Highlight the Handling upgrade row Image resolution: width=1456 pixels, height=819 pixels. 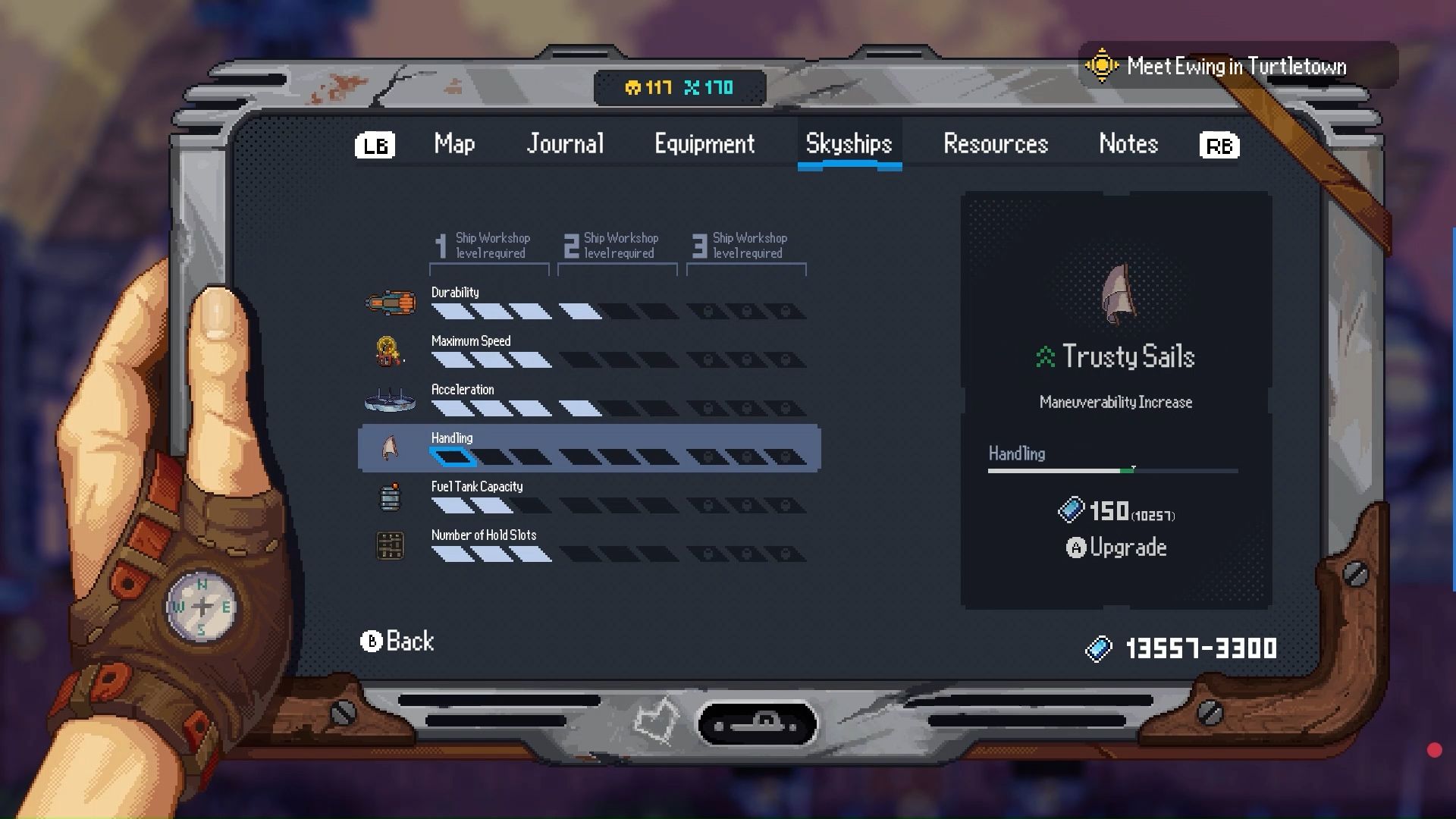click(x=588, y=448)
